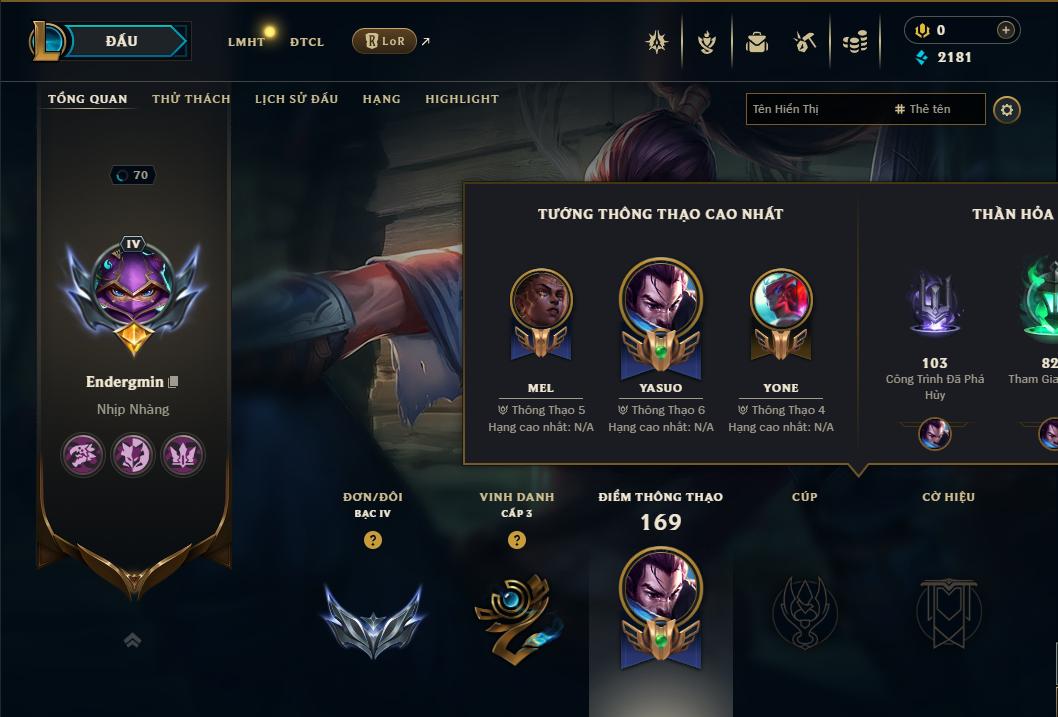Show the HIGHLIGHT tab
This screenshot has height=717, width=1058.
[x=461, y=99]
